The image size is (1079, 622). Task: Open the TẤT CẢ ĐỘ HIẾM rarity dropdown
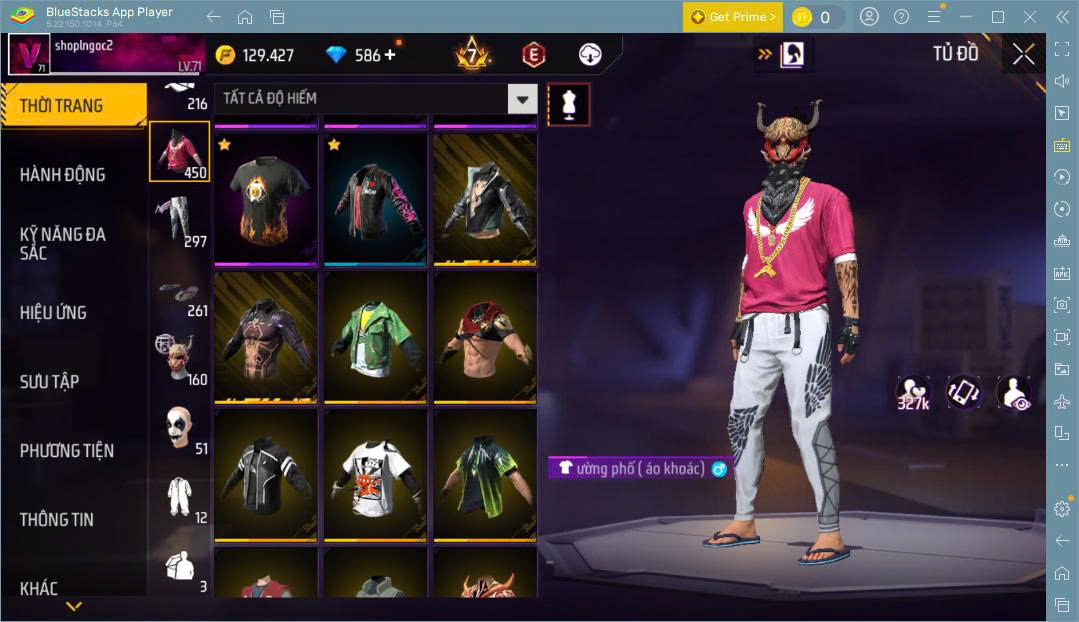tap(376, 98)
